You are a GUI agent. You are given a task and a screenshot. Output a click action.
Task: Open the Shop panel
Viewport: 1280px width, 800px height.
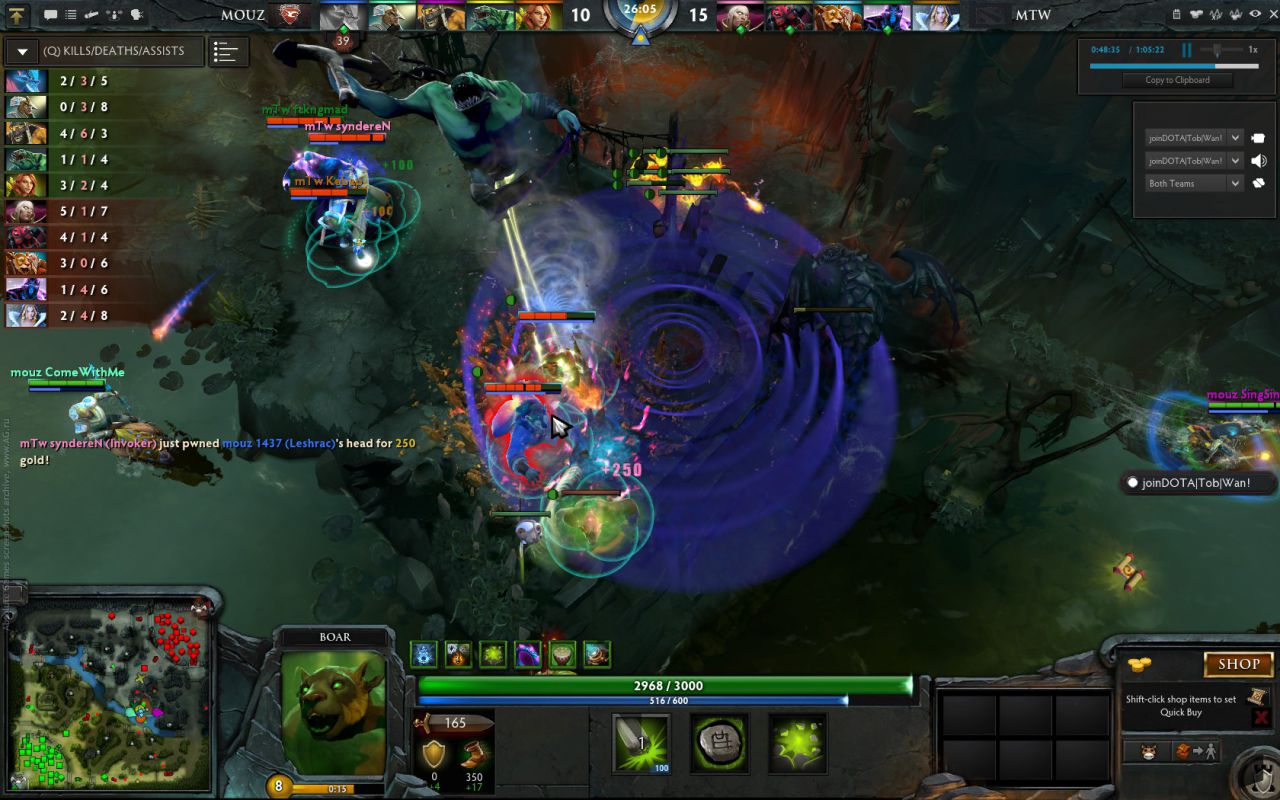pos(1238,664)
